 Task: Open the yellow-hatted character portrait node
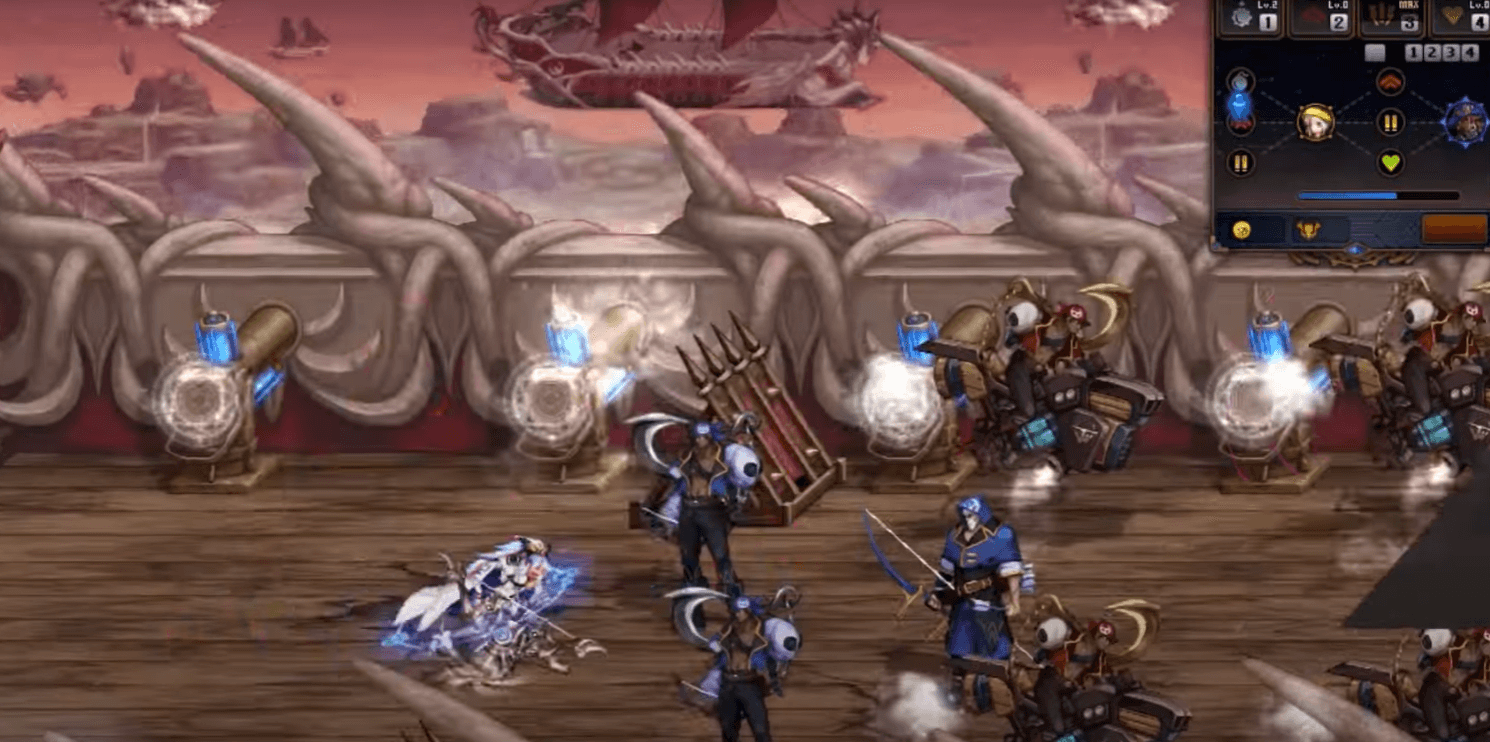1314,123
